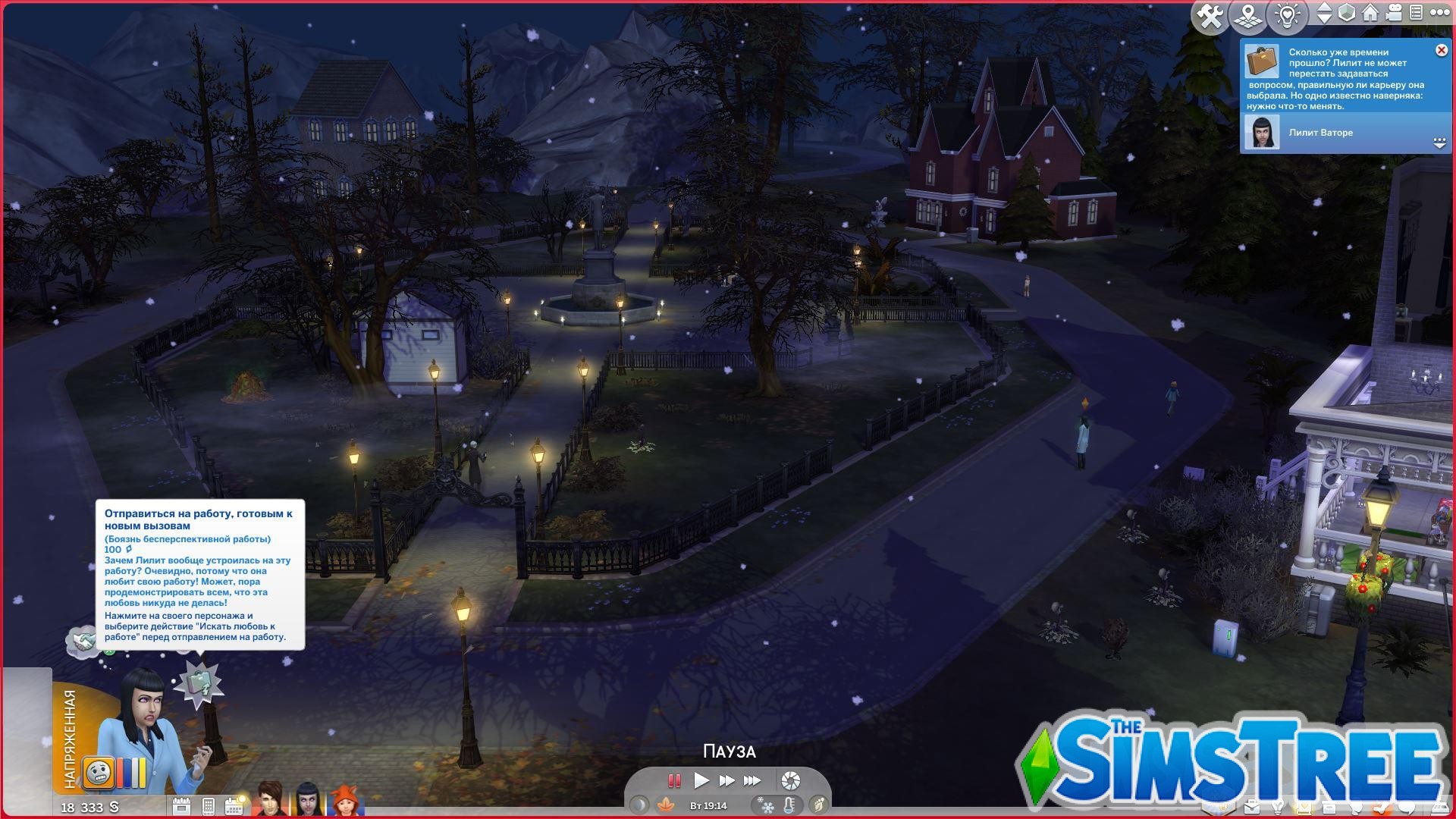The width and height of the screenshot is (1456, 819).
Task: Click the floor-level up arrow
Action: pyautogui.click(x=1323, y=8)
